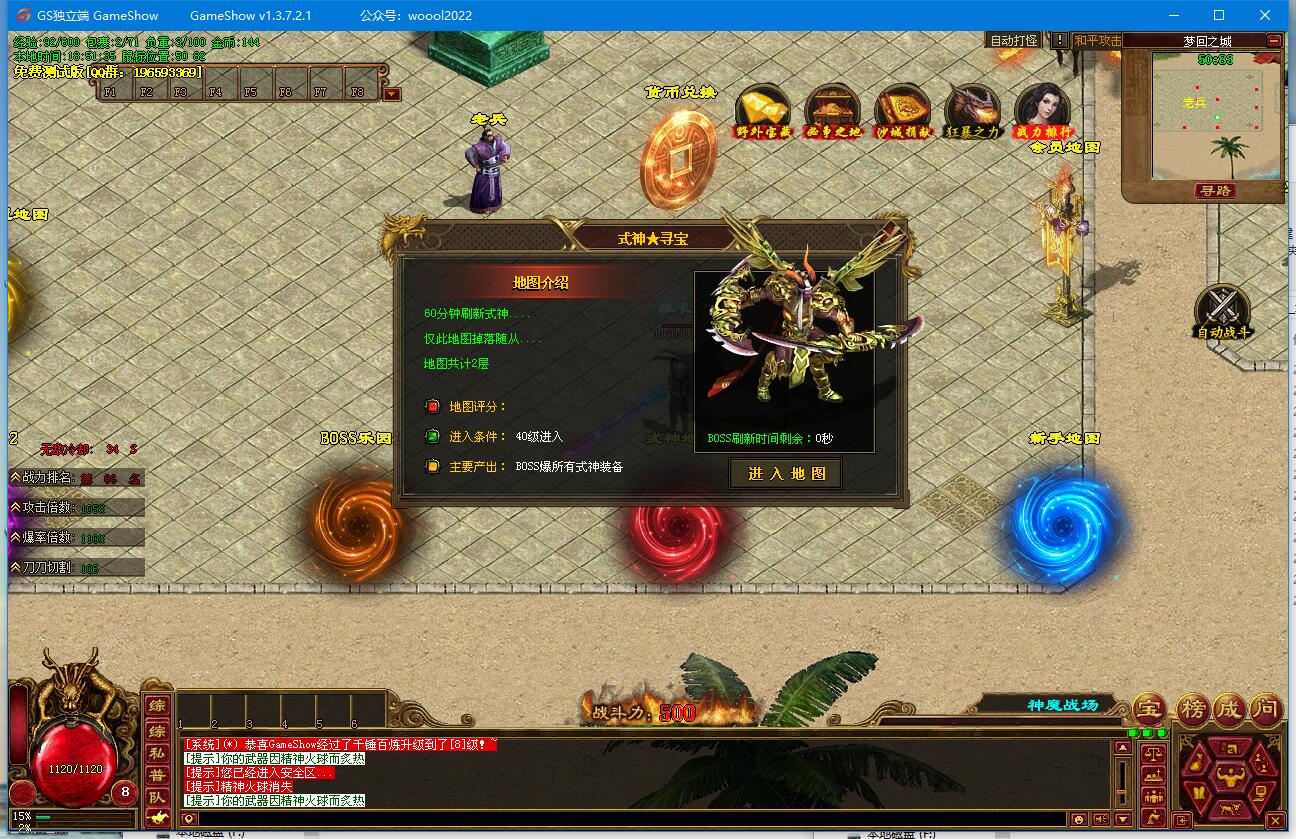This screenshot has height=839, width=1296.
Task: Collapse the minimap with the minus button
Action: 1273,41
